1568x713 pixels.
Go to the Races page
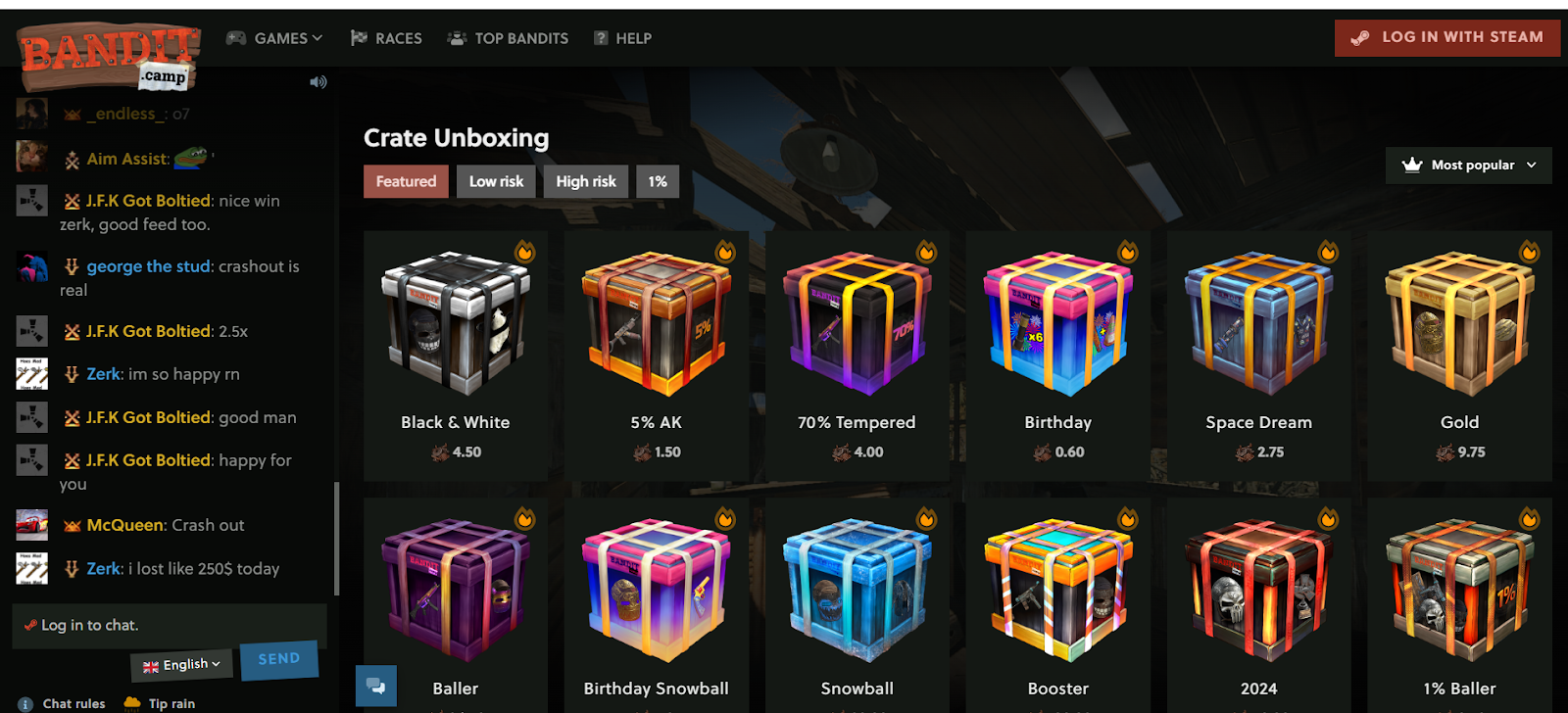386,38
